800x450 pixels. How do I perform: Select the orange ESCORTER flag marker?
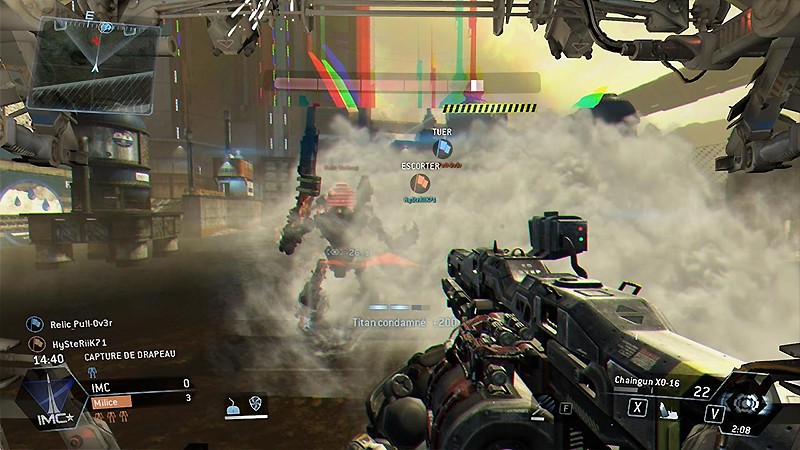pyautogui.click(x=418, y=182)
